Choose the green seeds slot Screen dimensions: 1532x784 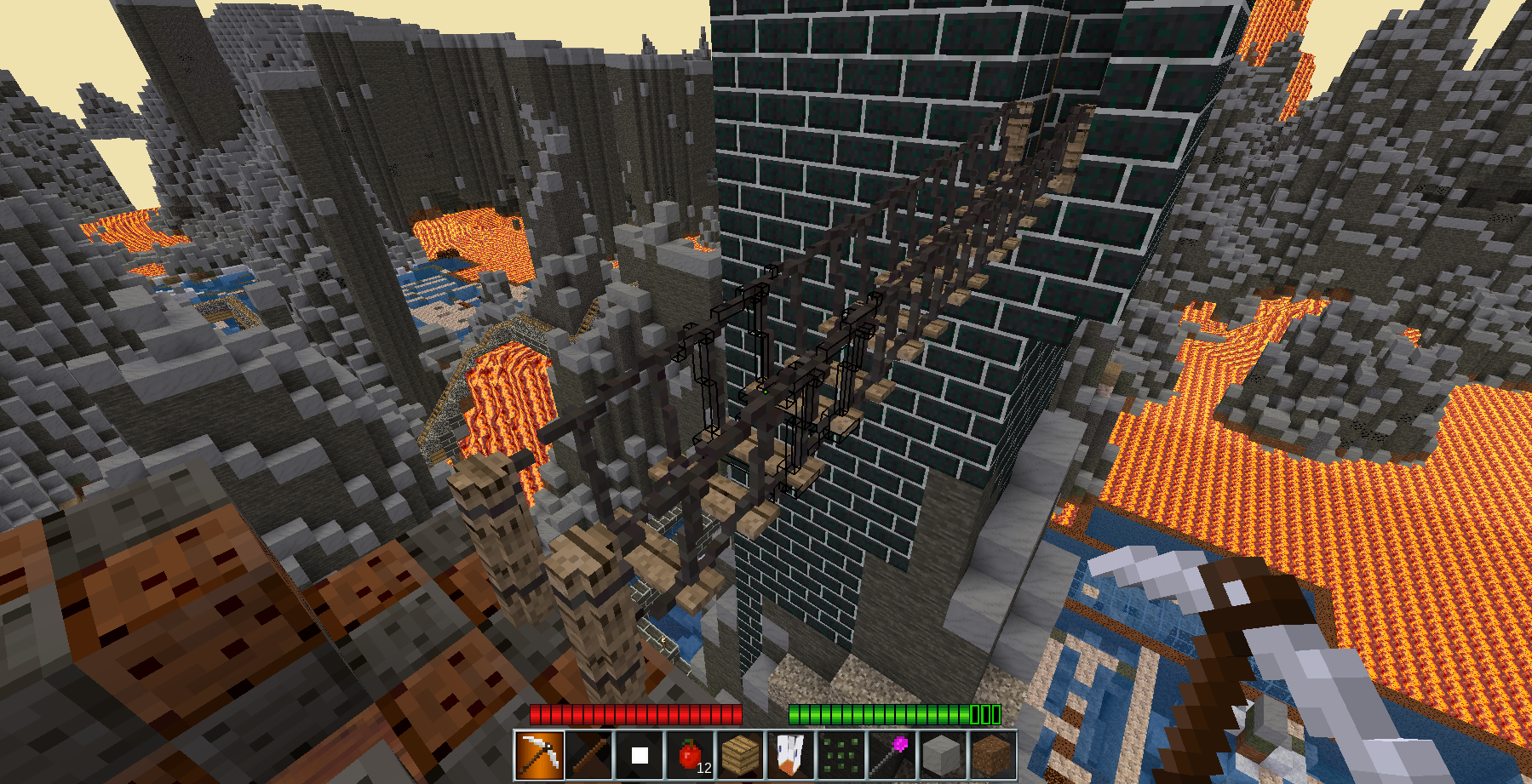pos(841,755)
